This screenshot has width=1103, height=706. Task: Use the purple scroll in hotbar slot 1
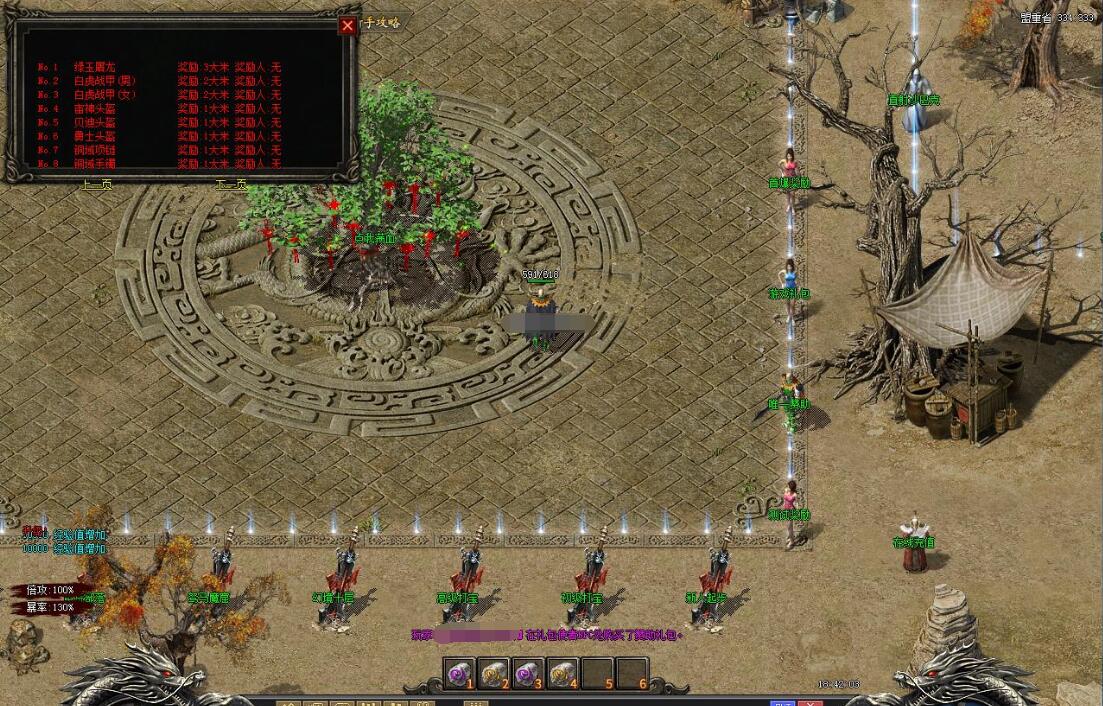click(x=460, y=675)
